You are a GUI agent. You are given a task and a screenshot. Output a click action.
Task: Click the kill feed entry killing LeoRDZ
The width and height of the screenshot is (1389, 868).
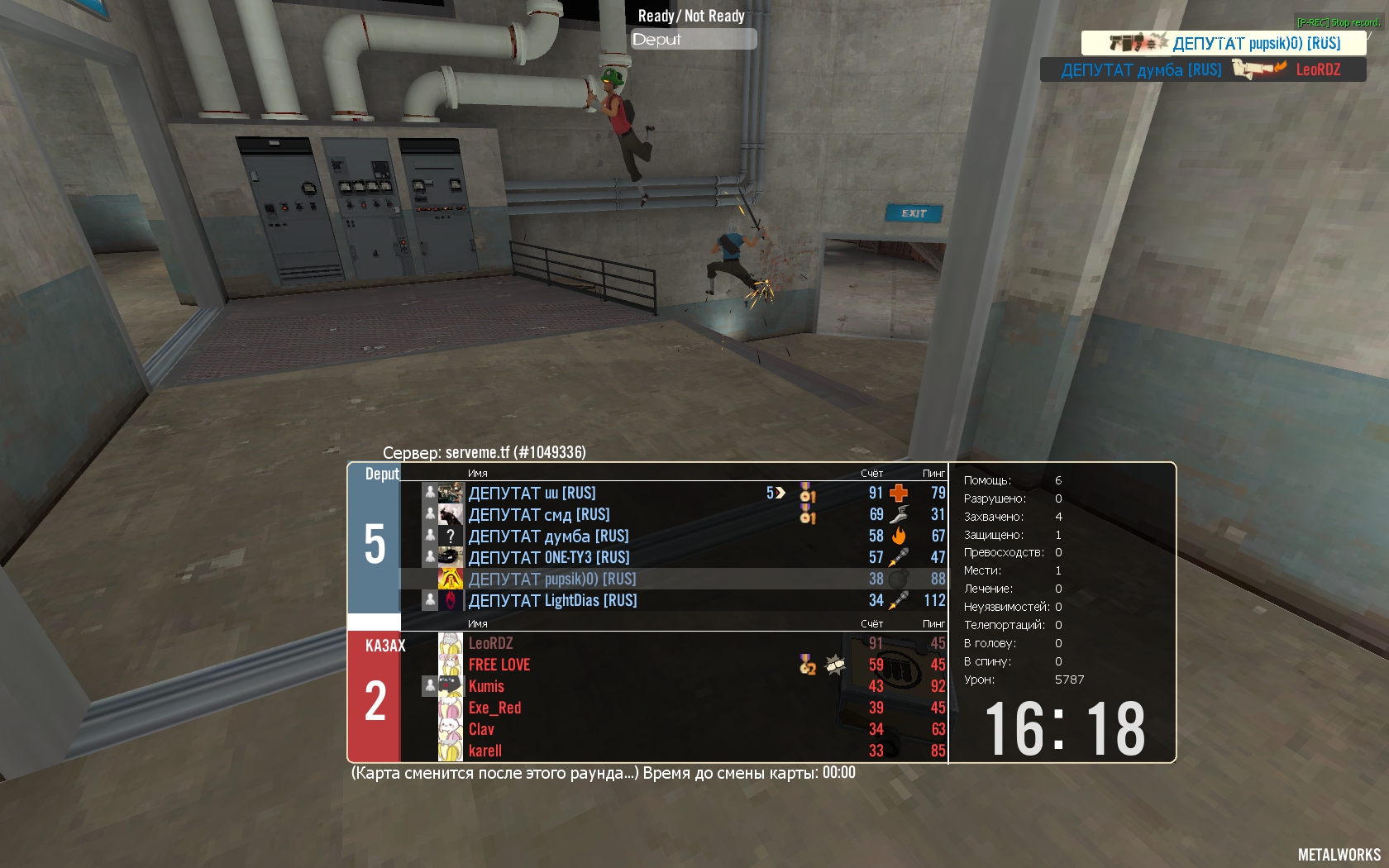(1202, 70)
